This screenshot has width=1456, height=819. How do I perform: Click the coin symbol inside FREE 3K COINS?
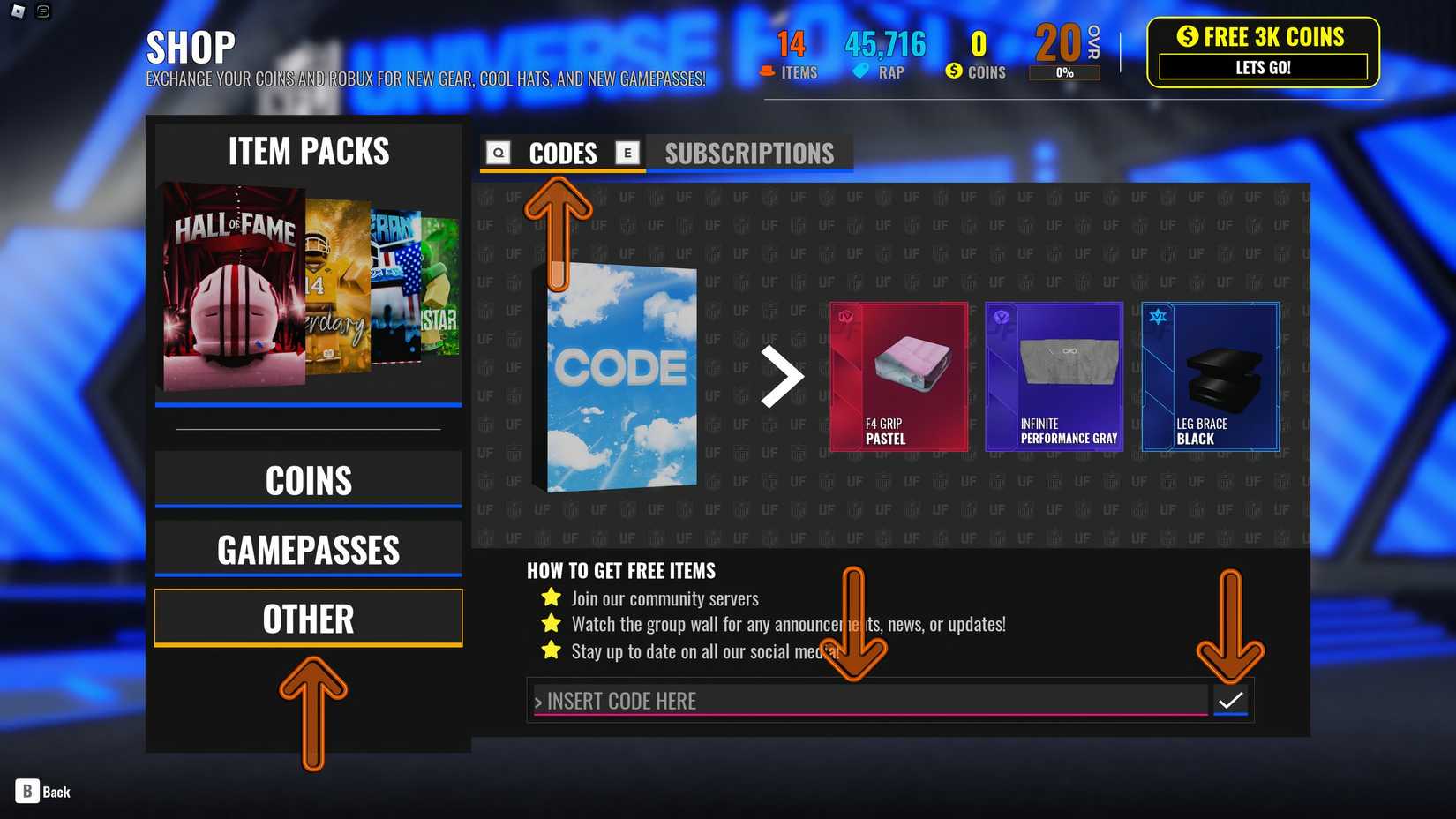click(x=1187, y=37)
